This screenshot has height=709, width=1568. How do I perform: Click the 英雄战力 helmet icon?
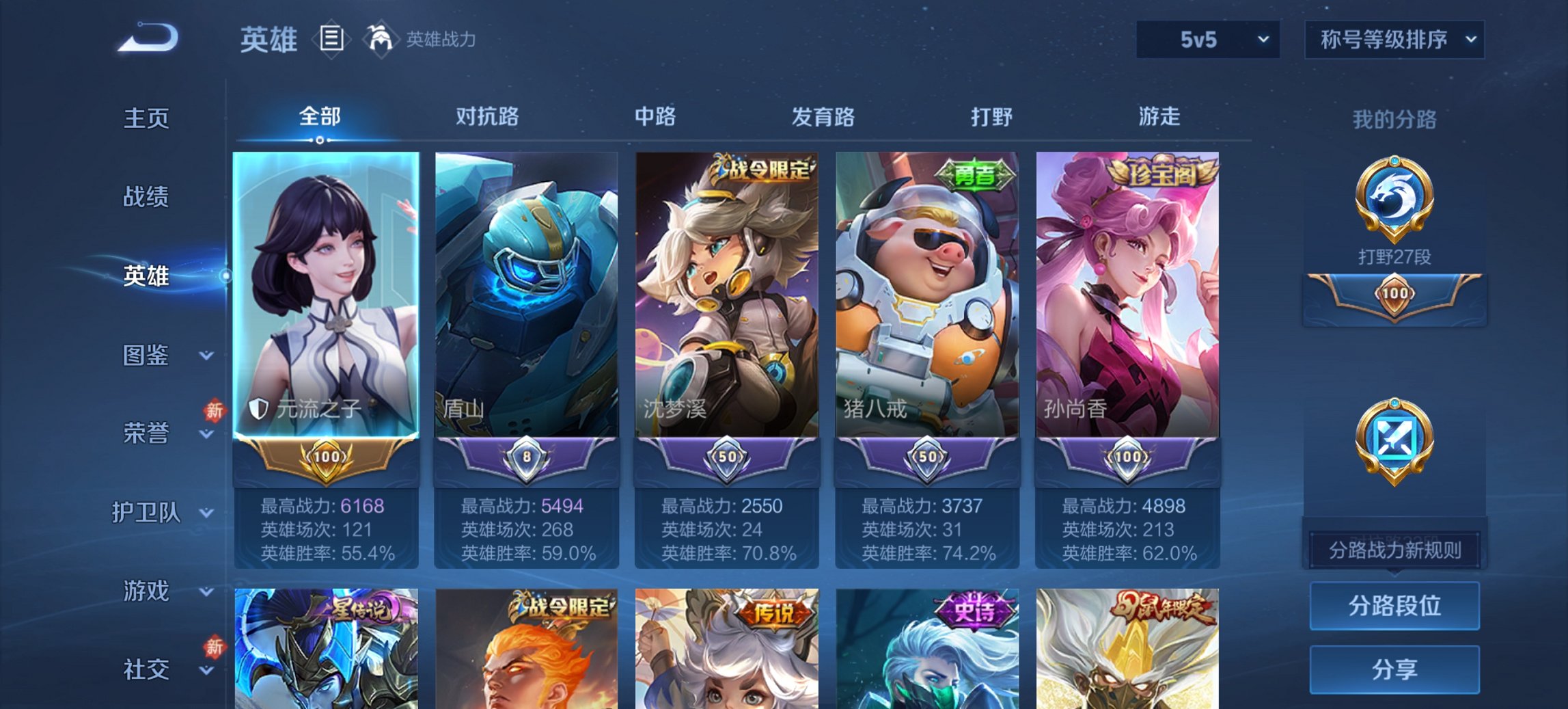(x=380, y=39)
